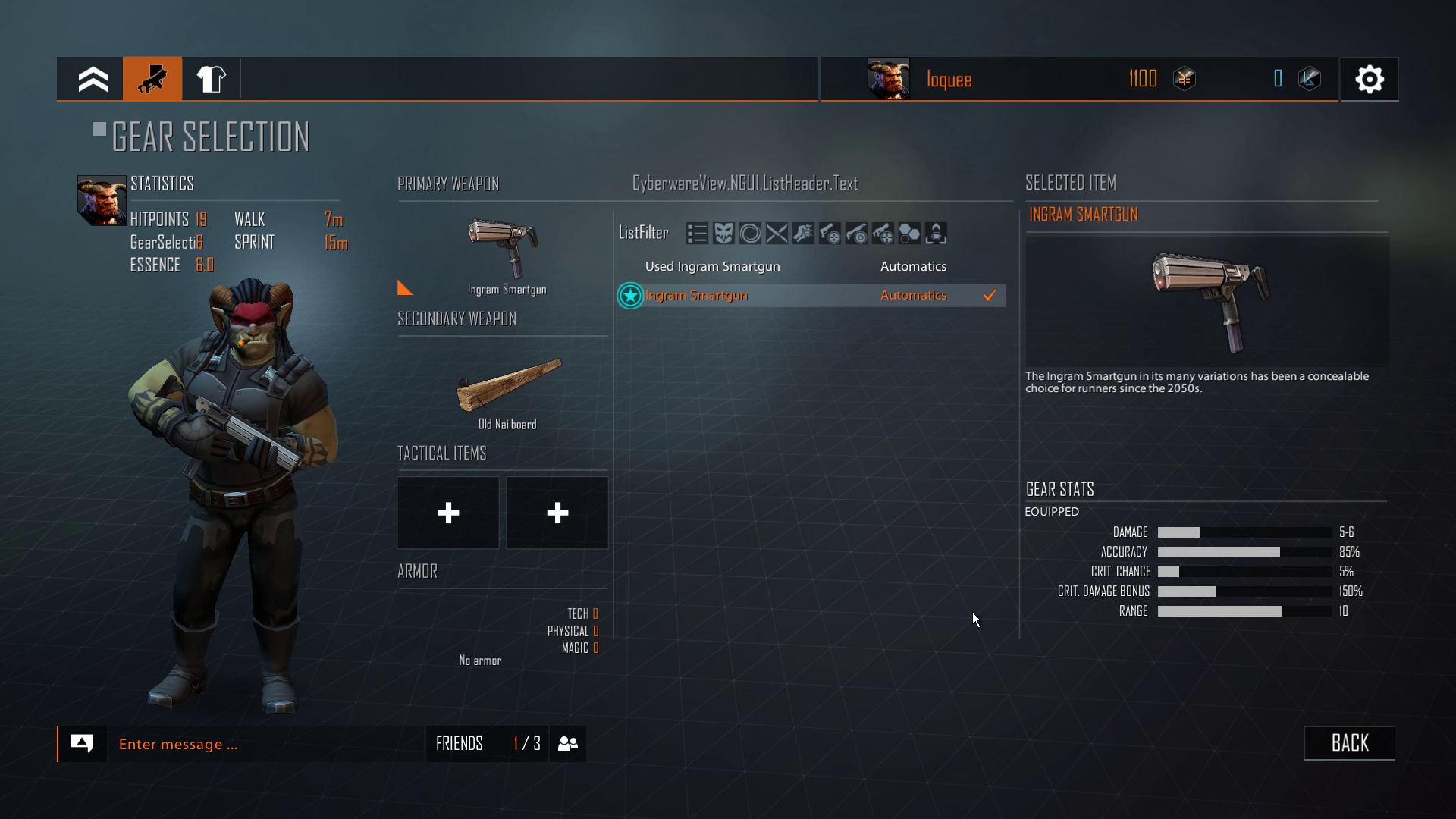Switch to the shirt outfit tab
The height and width of the screenshot is (819, 1456).
[211, 79]
